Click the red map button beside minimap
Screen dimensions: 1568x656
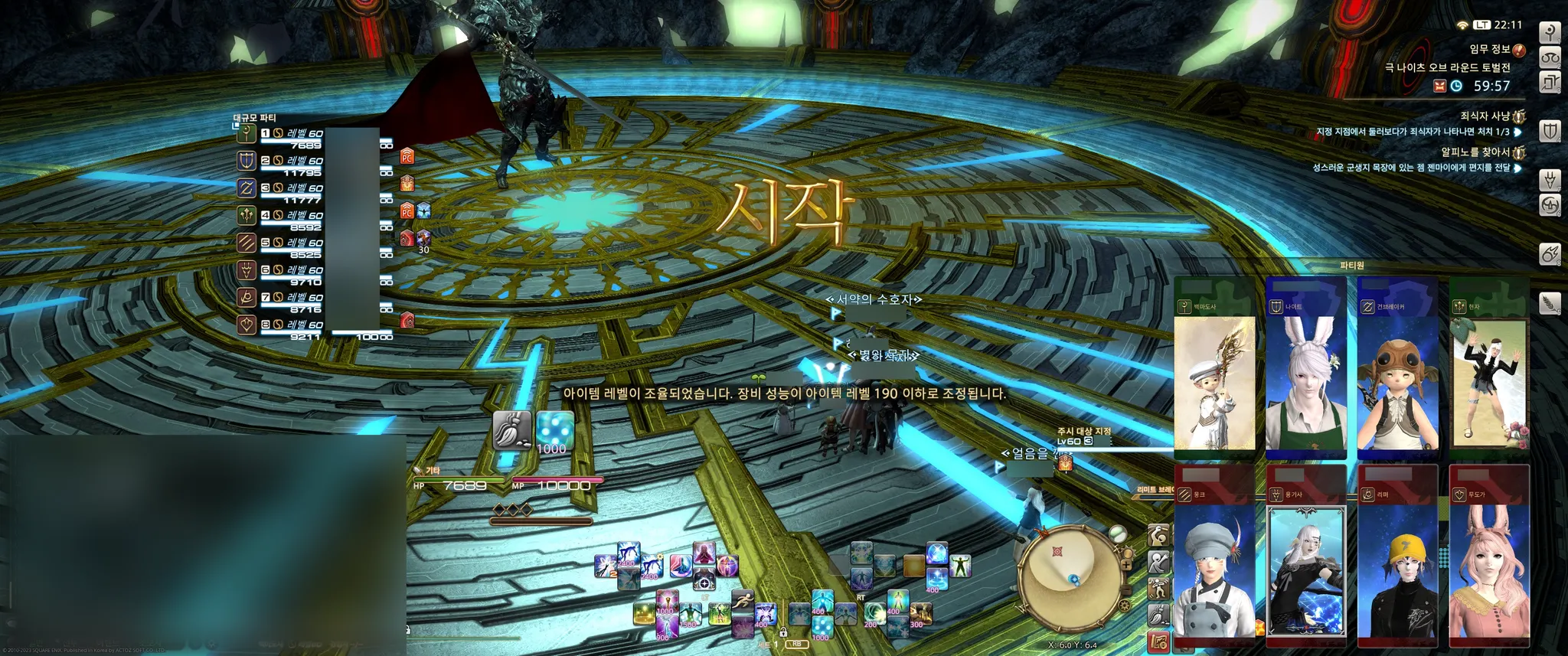[x=1158, y=641]
